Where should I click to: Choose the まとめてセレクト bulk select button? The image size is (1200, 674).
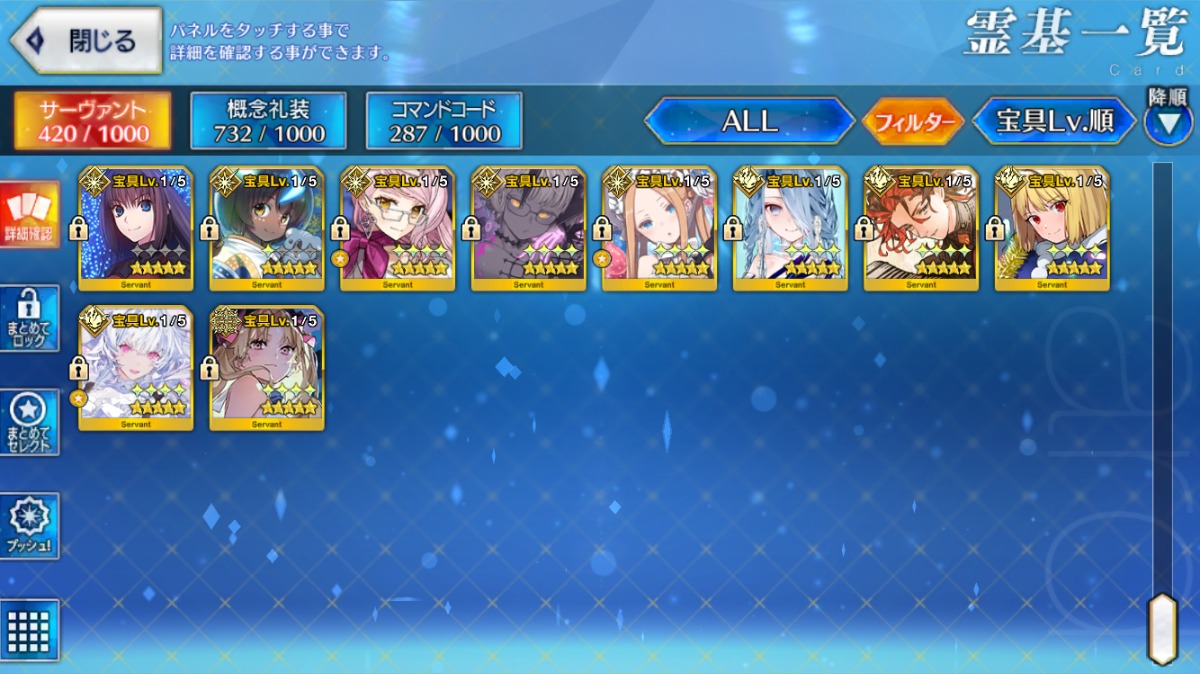(x=29, y=423)
